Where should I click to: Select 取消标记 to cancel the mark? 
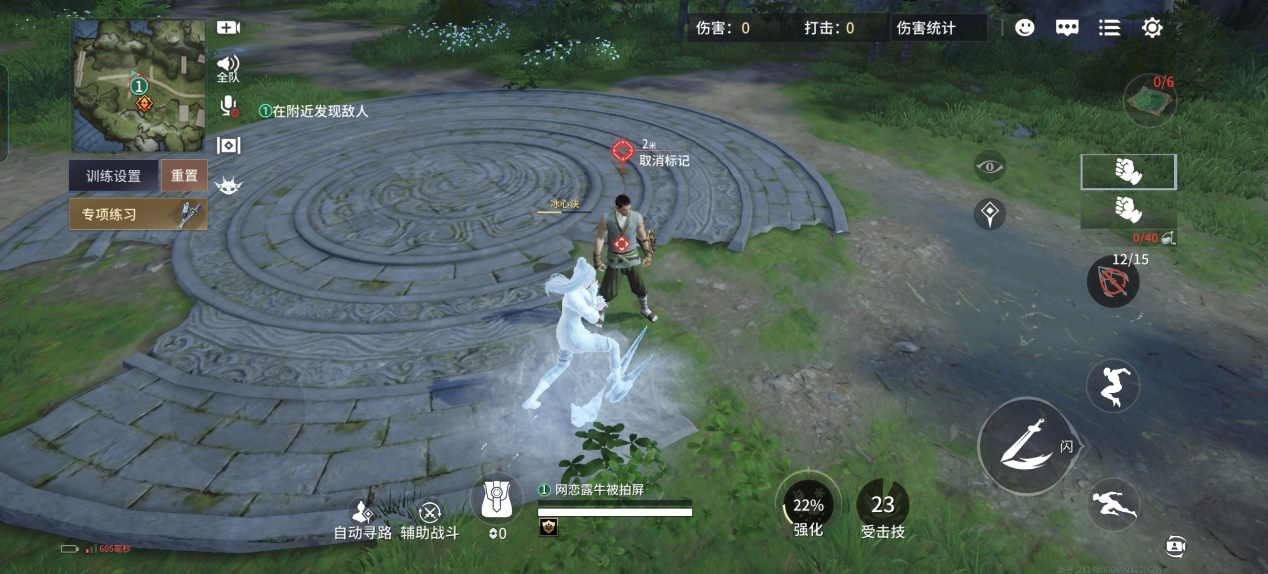click(x=664, y=160)
